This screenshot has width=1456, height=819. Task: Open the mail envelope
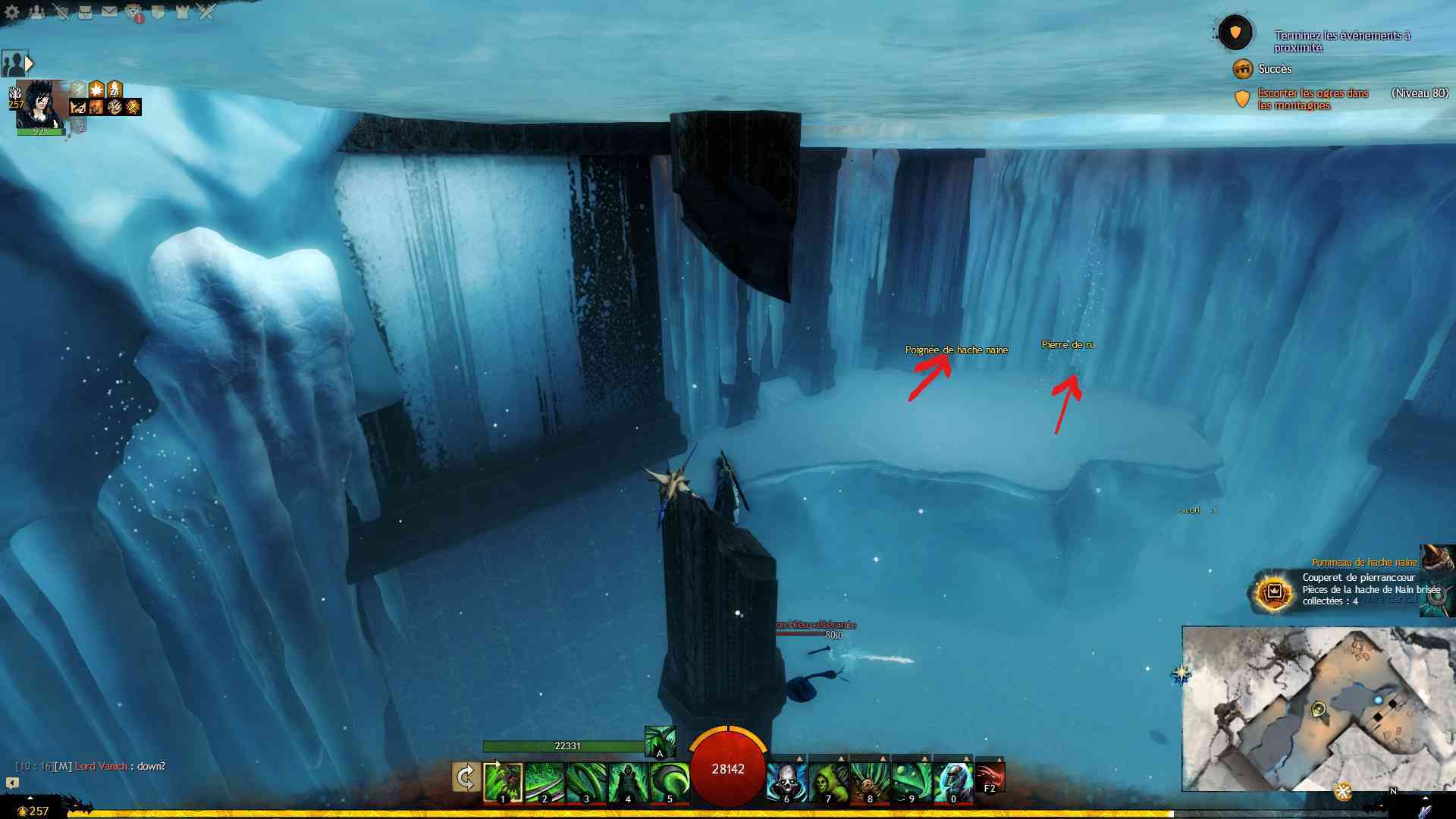point(109,12)
